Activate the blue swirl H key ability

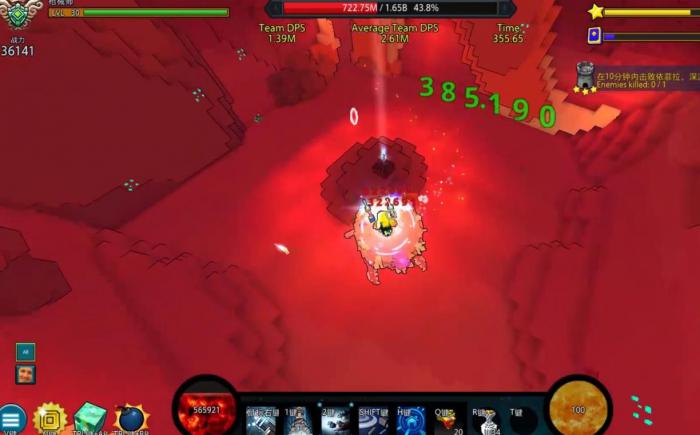click(410, 420)
